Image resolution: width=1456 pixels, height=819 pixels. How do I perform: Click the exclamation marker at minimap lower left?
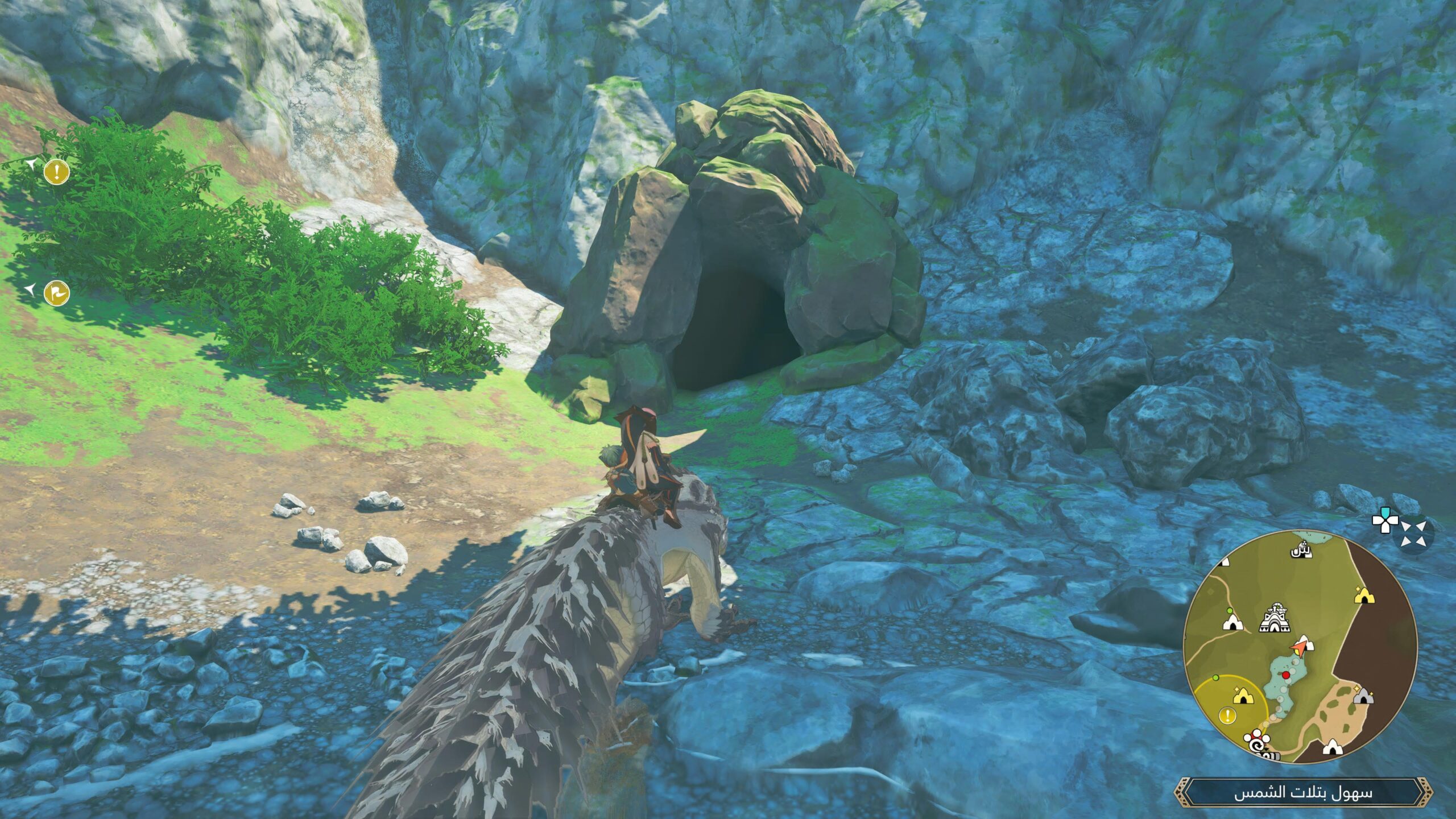coord(1228,715)
